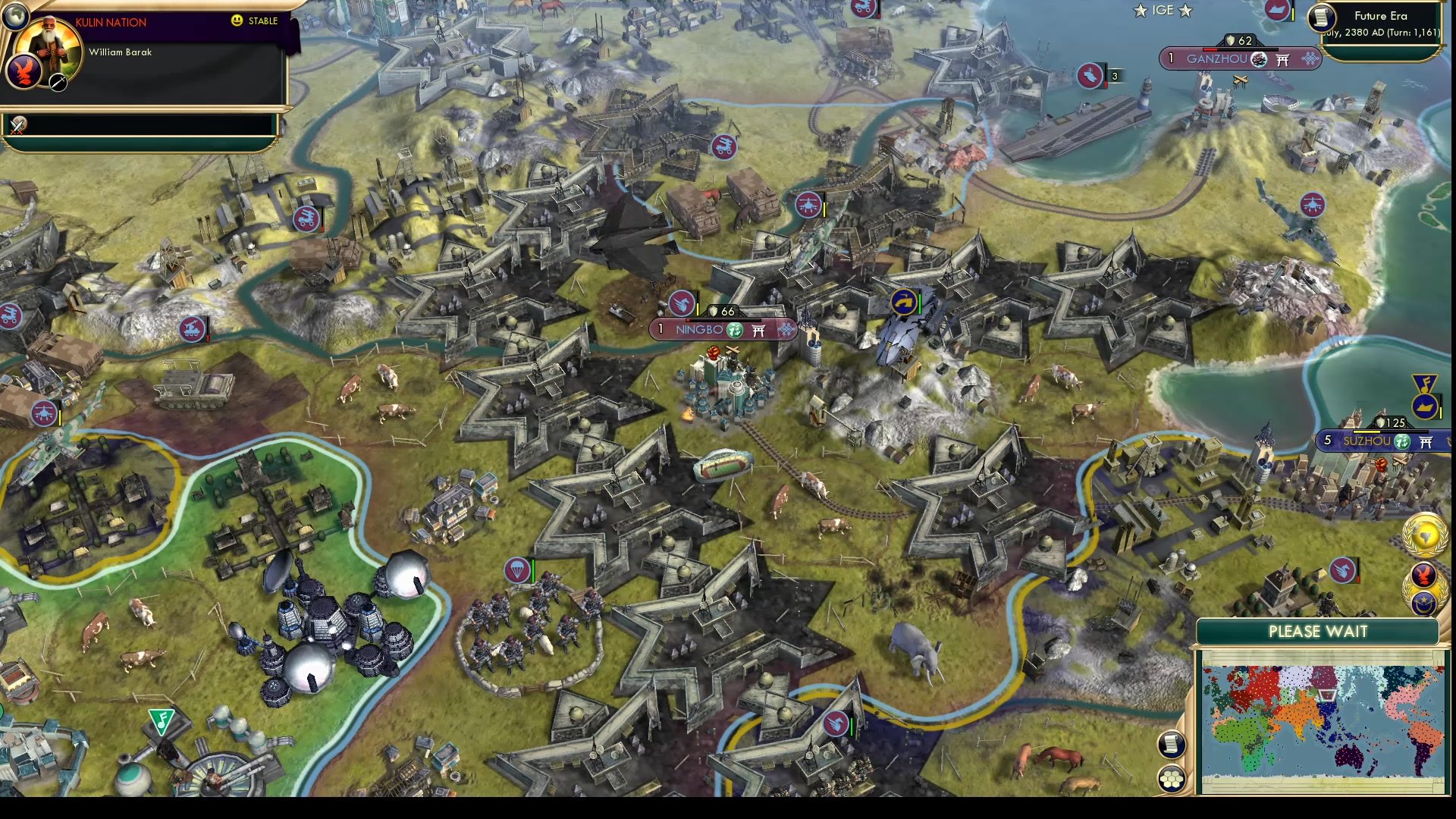The height and width of the screenshot is (819, 1456).
Task: Toggle strategic view with the hexagon icon
Action: (1171, 778)
